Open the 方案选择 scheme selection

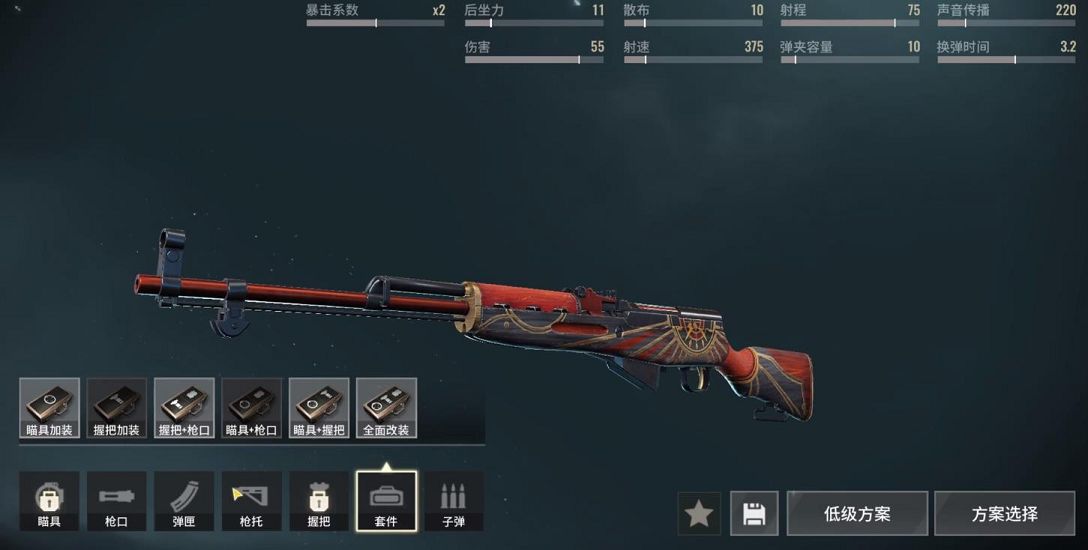(1004, 514)
